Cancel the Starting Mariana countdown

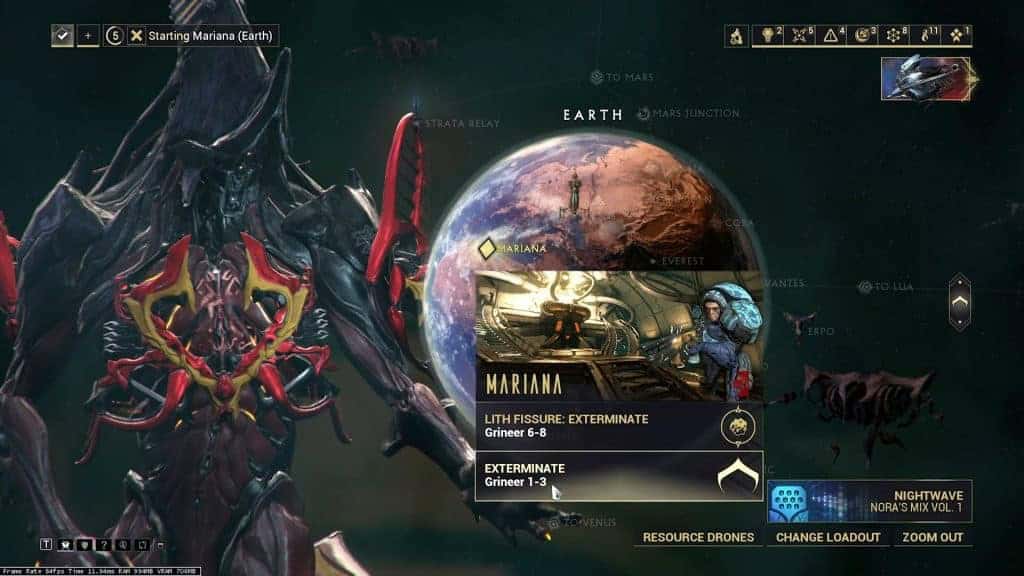click(x=136, y=36)
